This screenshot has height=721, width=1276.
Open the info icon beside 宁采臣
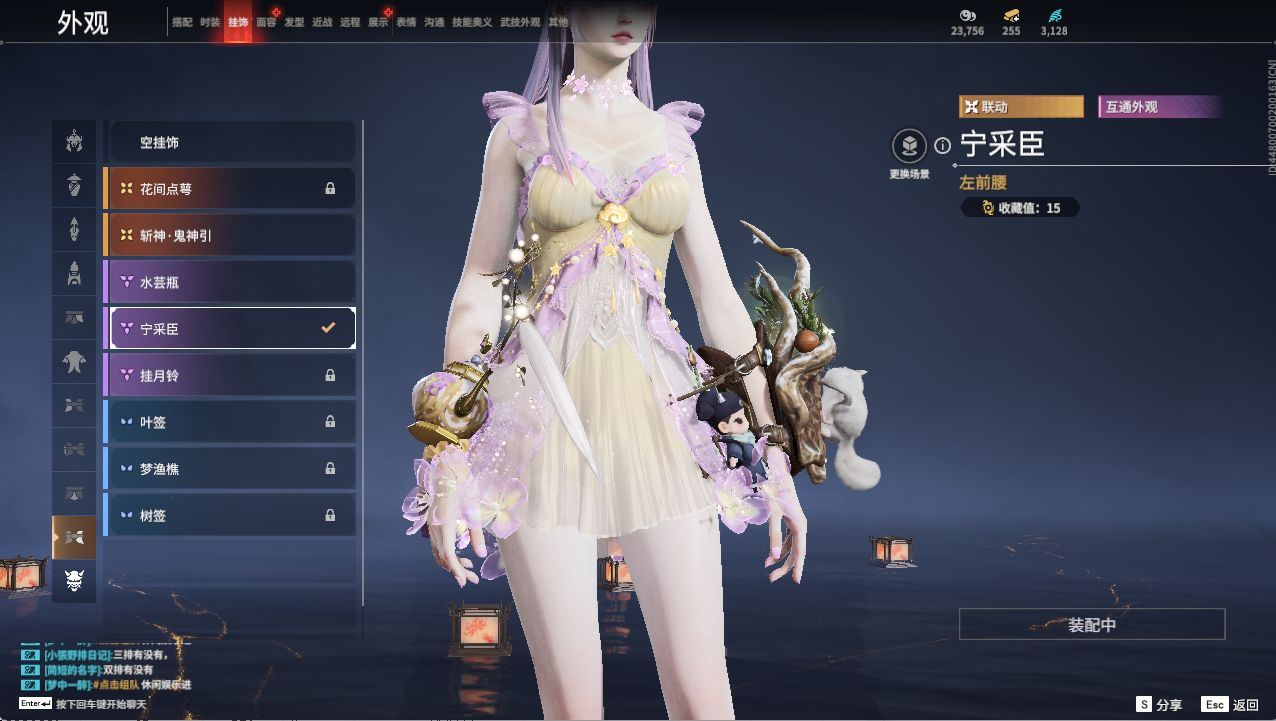point(942,146)
